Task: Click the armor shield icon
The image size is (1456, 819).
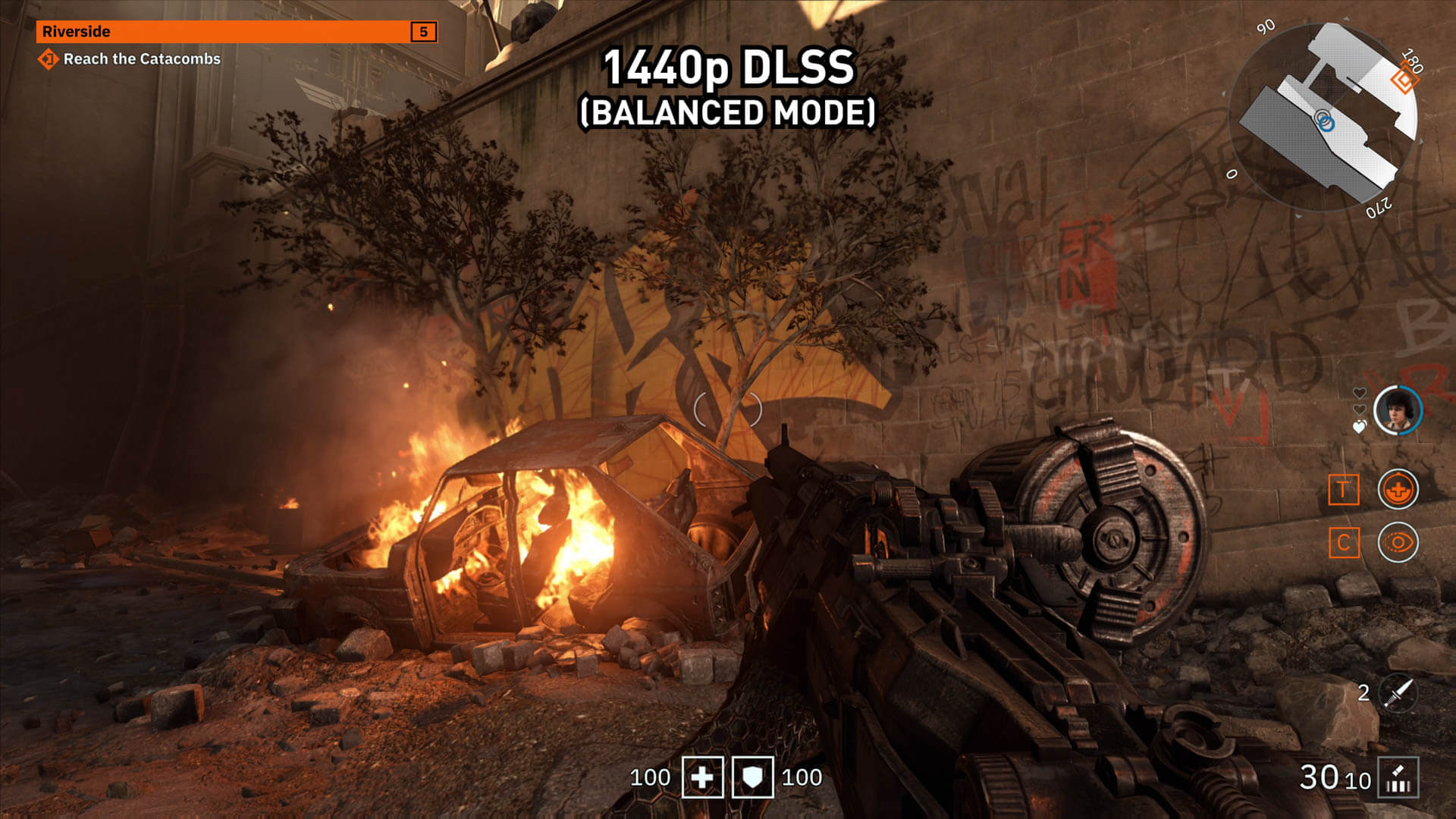Action: pyautogui.click(x=752, y=777)
